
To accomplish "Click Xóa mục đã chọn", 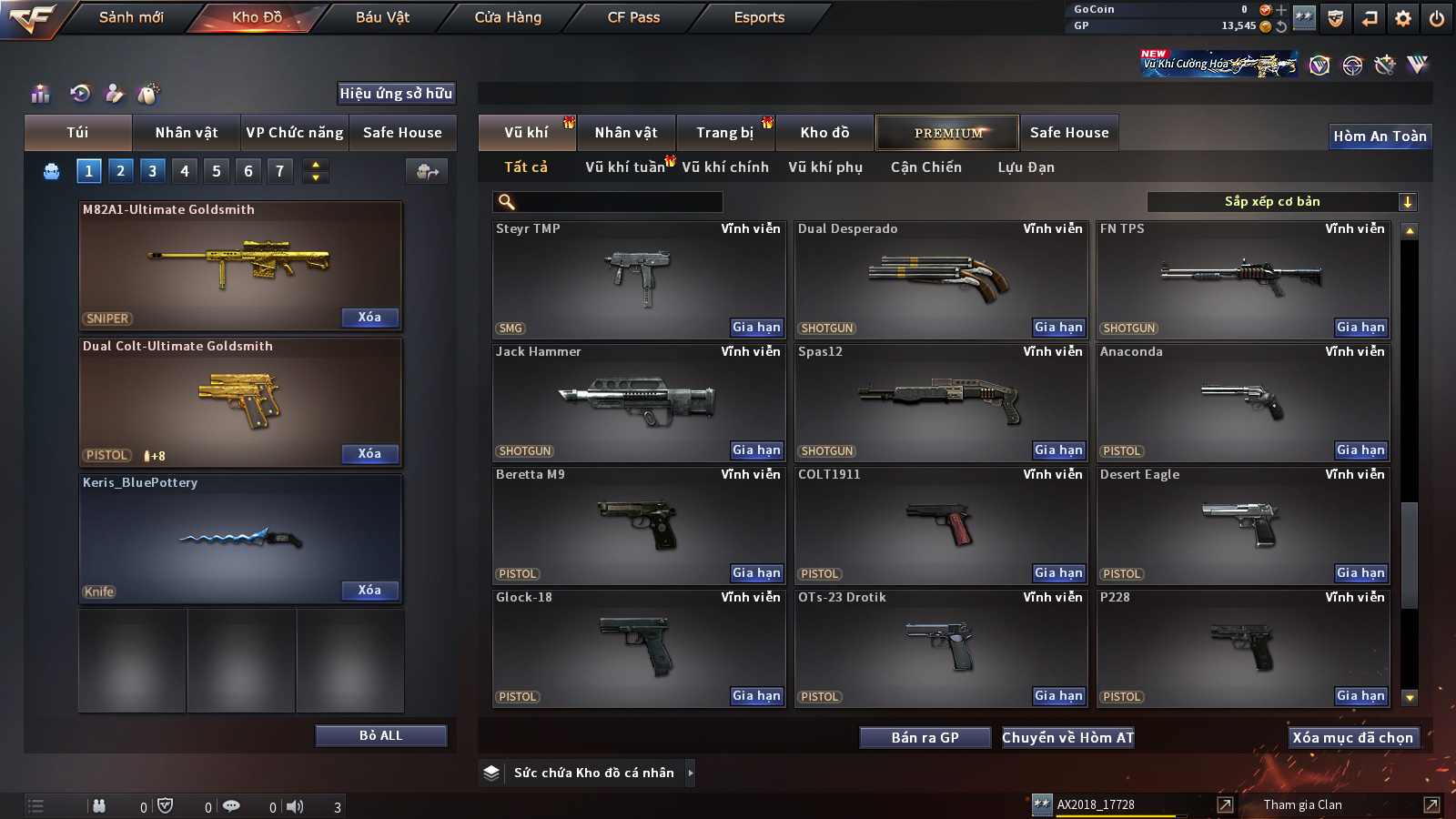I will [x=1352, y=738].
